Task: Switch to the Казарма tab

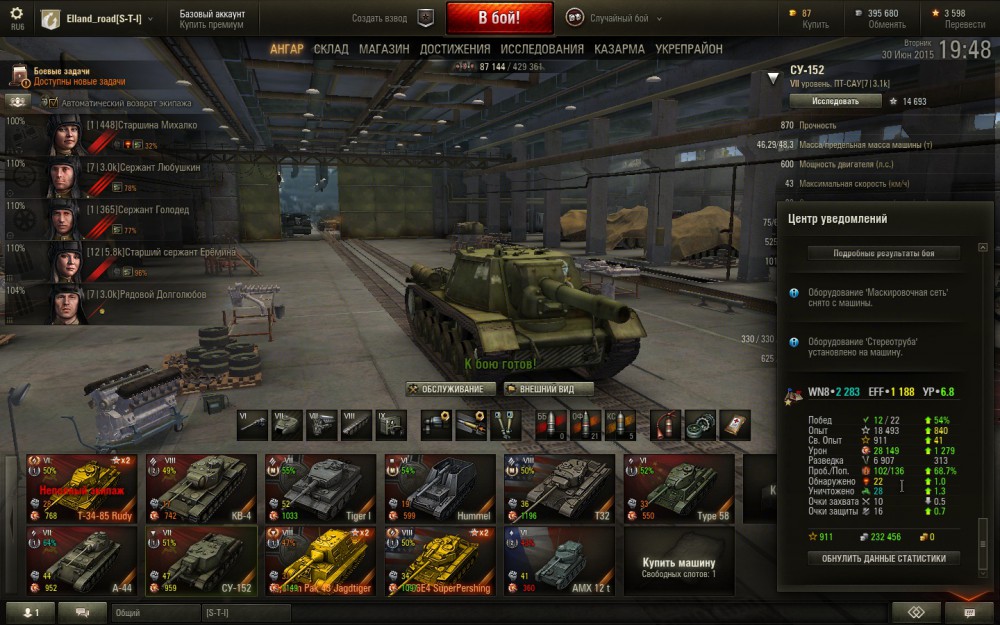Action: coord(619,49)
